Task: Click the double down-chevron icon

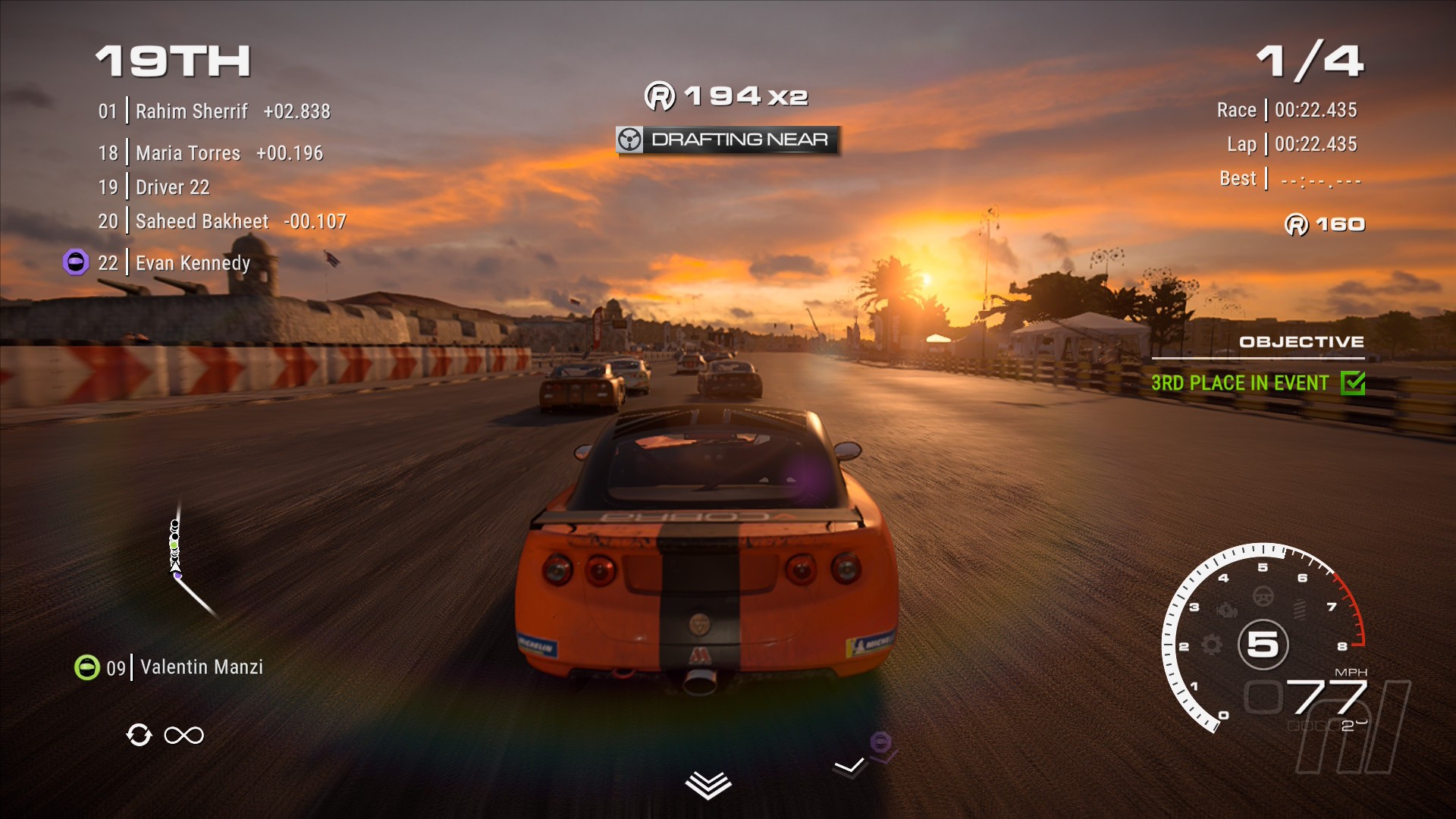Action: pyautogui.click(x=708, y=785)
